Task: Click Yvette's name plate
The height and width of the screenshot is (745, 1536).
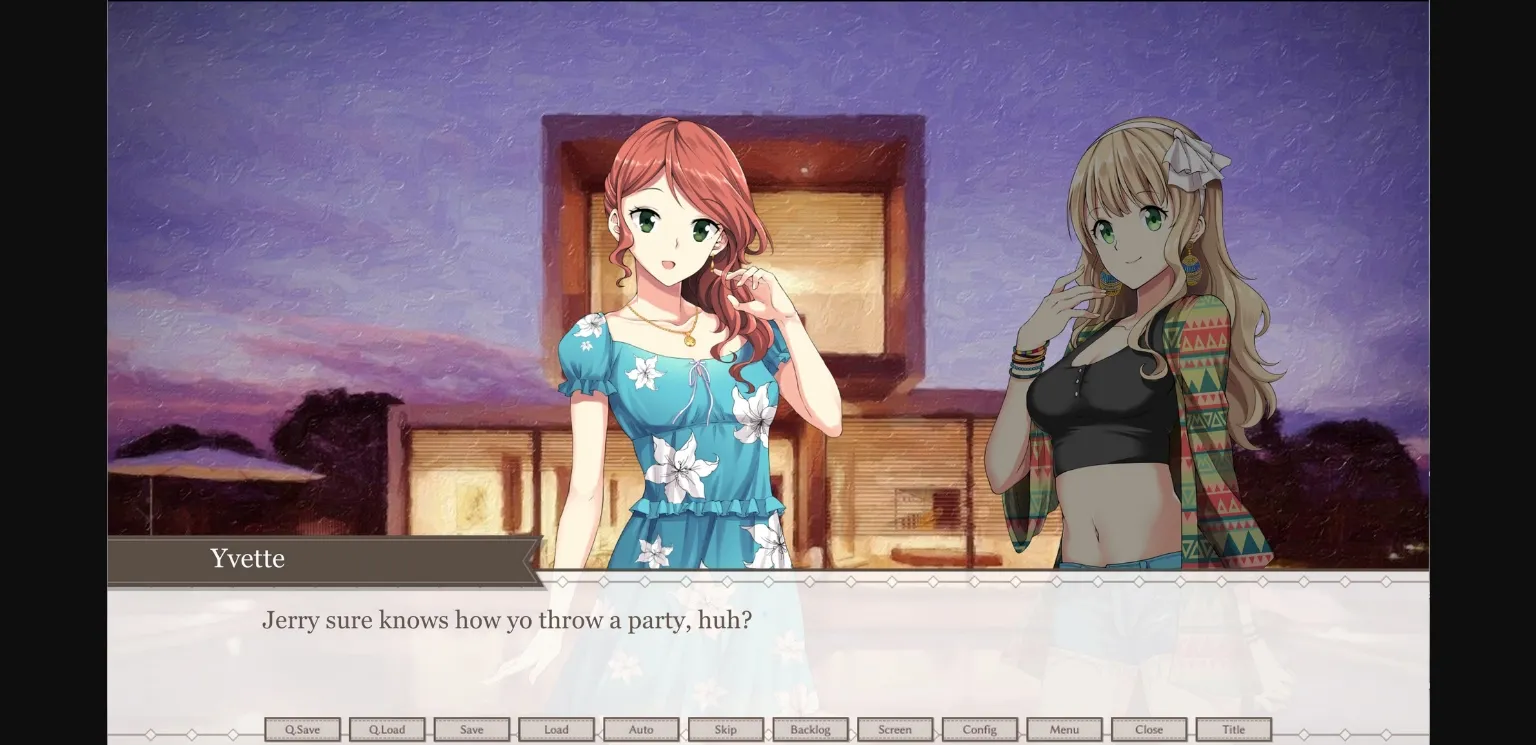Action: (248, 559)
